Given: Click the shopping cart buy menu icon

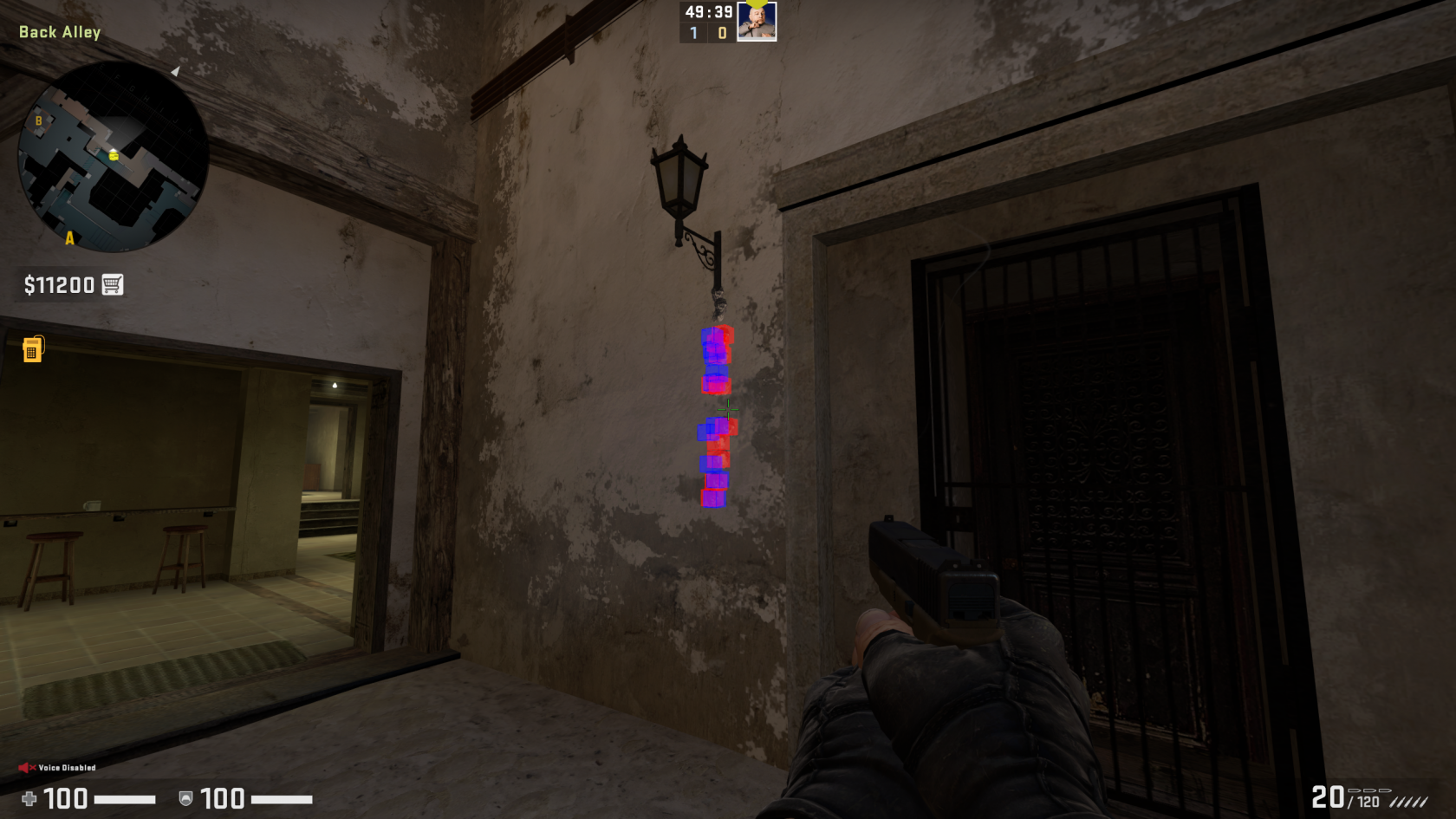Looking at the screenshot, I should 113,283.
